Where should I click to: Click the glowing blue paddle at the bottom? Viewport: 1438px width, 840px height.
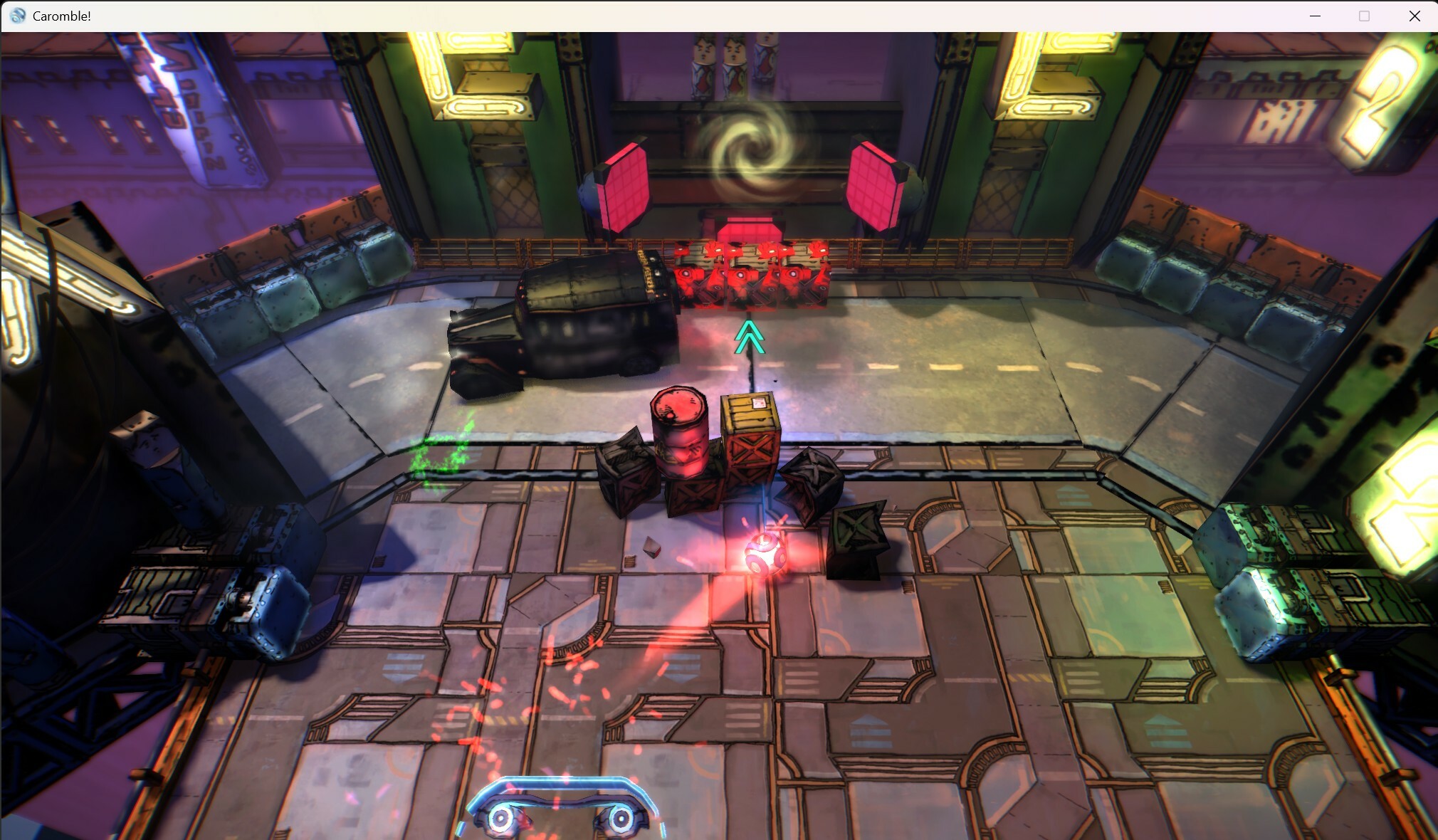point(562,797)
